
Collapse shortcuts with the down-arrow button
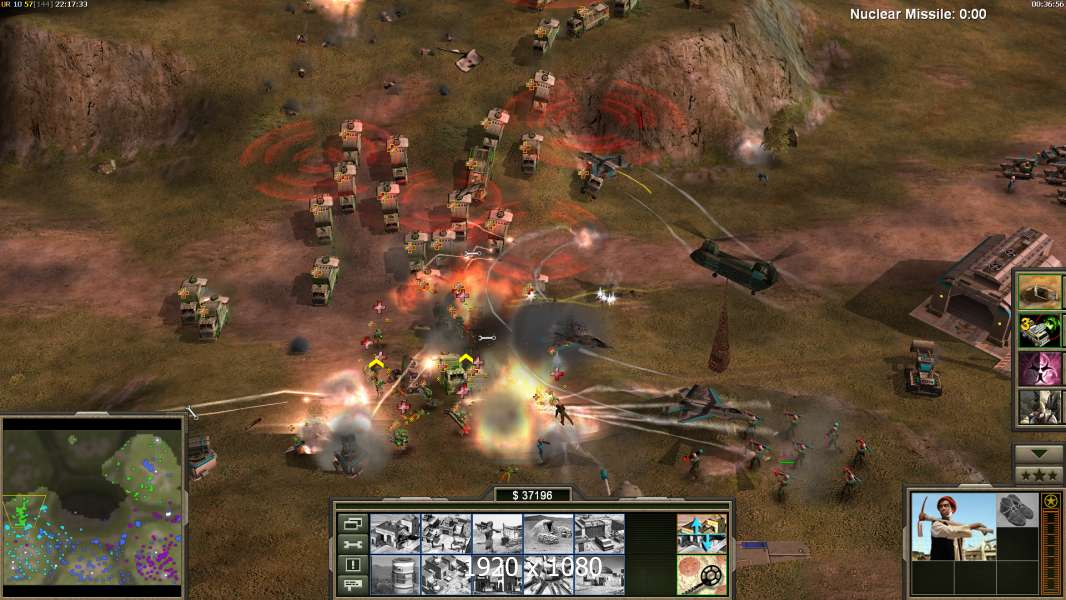pyautogui.click(x=1038, y=454)
